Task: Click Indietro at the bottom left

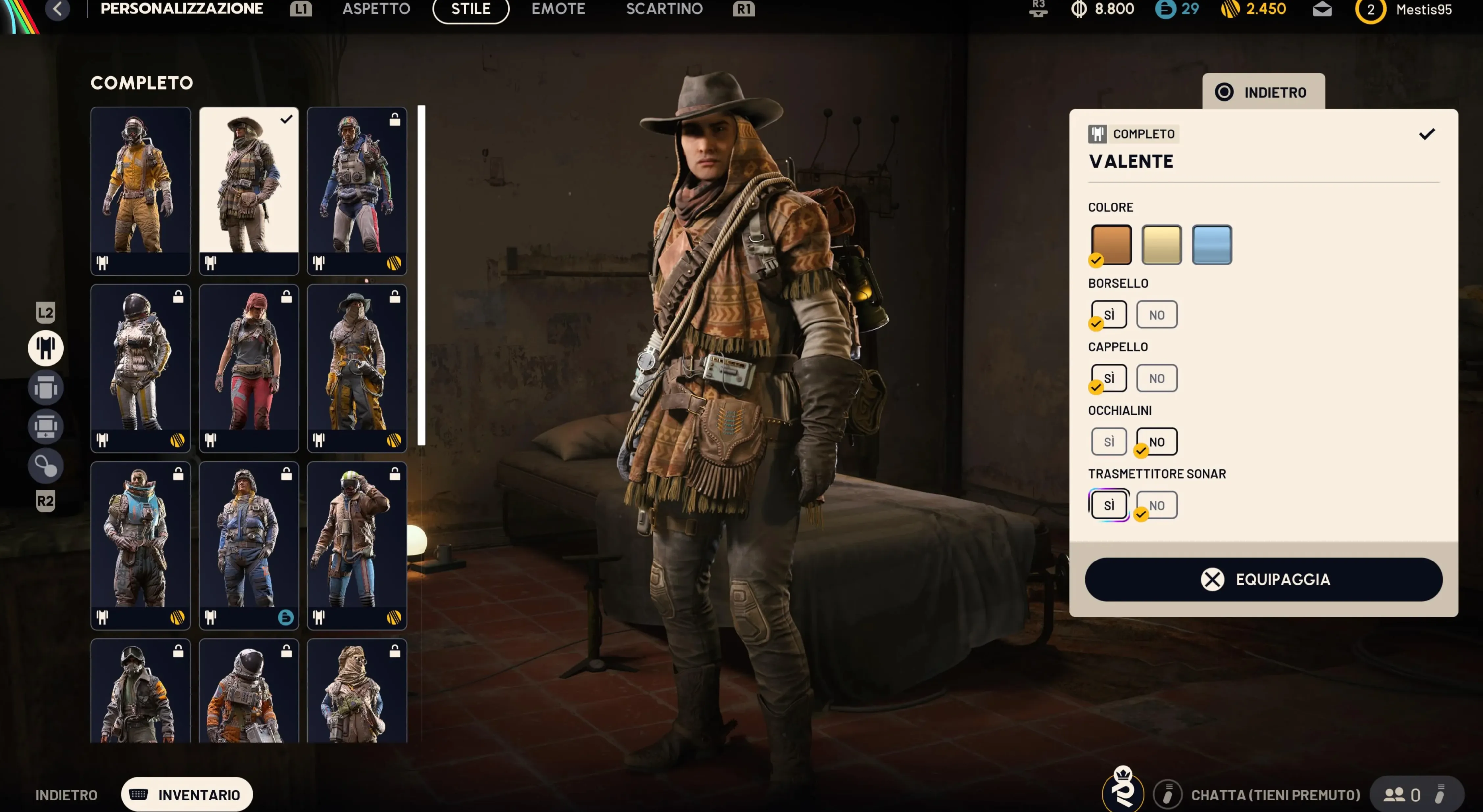Action: pyautogui.click(x=66, y=795)
